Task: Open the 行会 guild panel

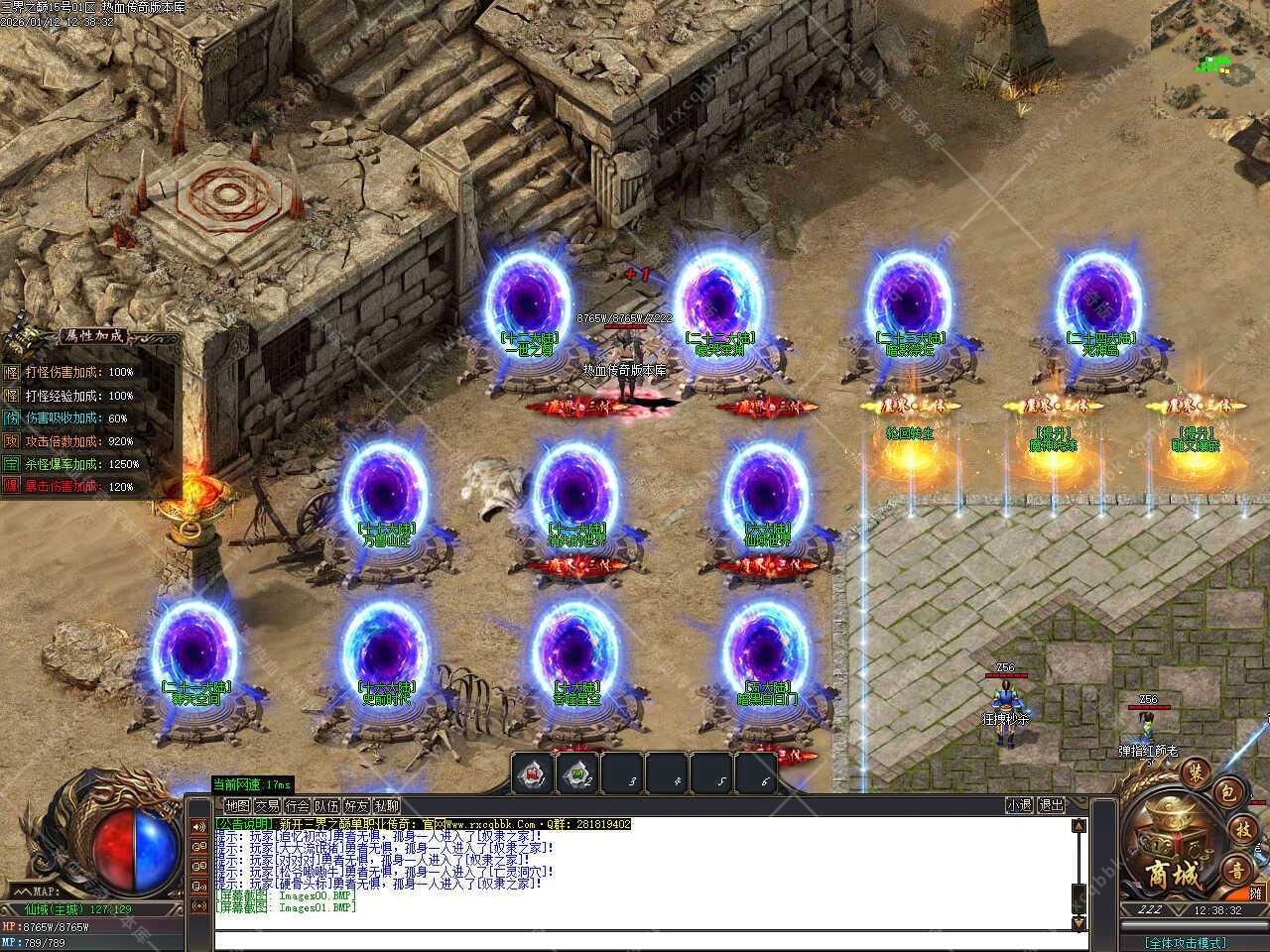Action: pyautogui.click(x=297, y=806)
